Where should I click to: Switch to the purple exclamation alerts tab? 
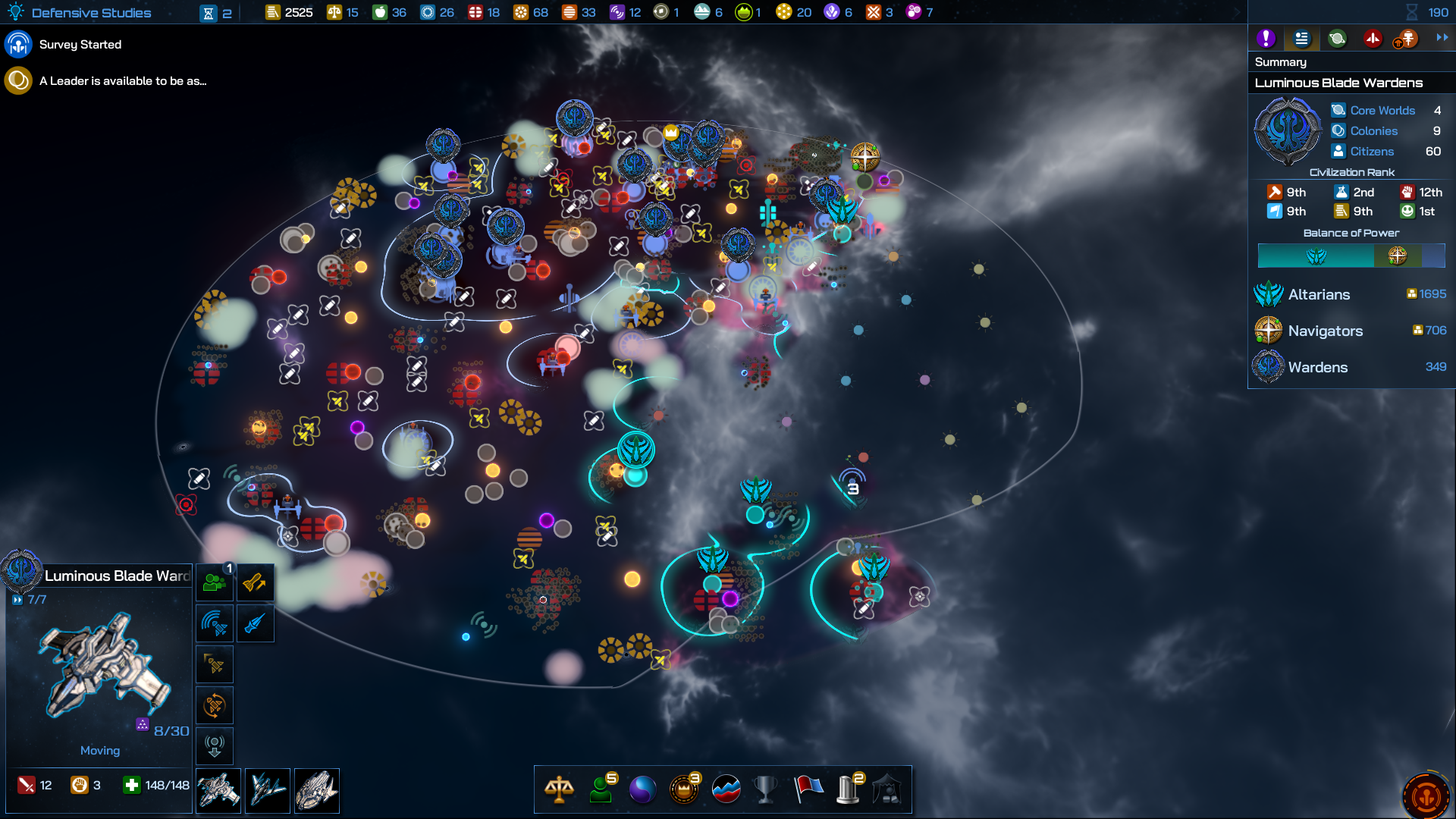1265,39
